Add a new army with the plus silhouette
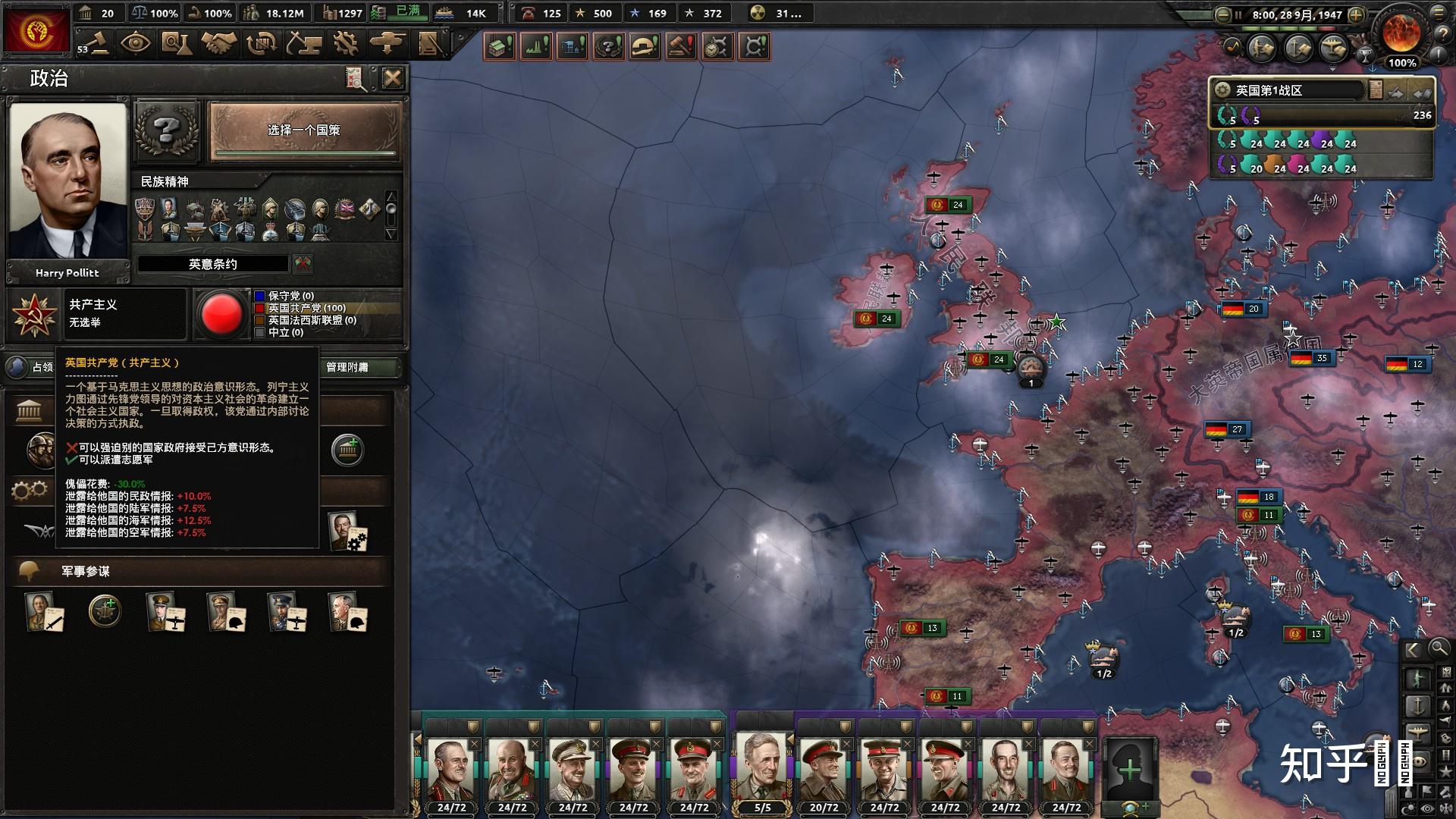This screenshot has height=819, width=1456. coord(1129,770)
